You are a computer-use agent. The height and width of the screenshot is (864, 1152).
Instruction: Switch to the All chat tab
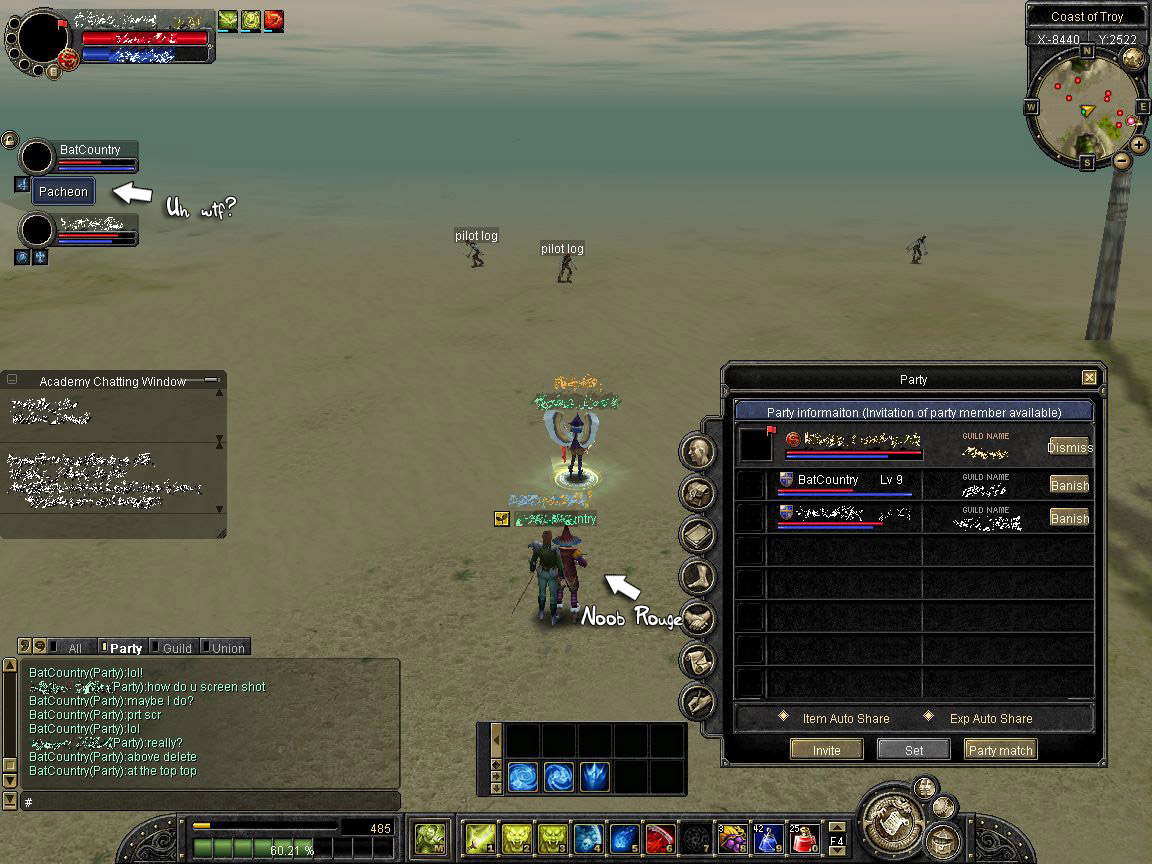(x=74, y=648)
